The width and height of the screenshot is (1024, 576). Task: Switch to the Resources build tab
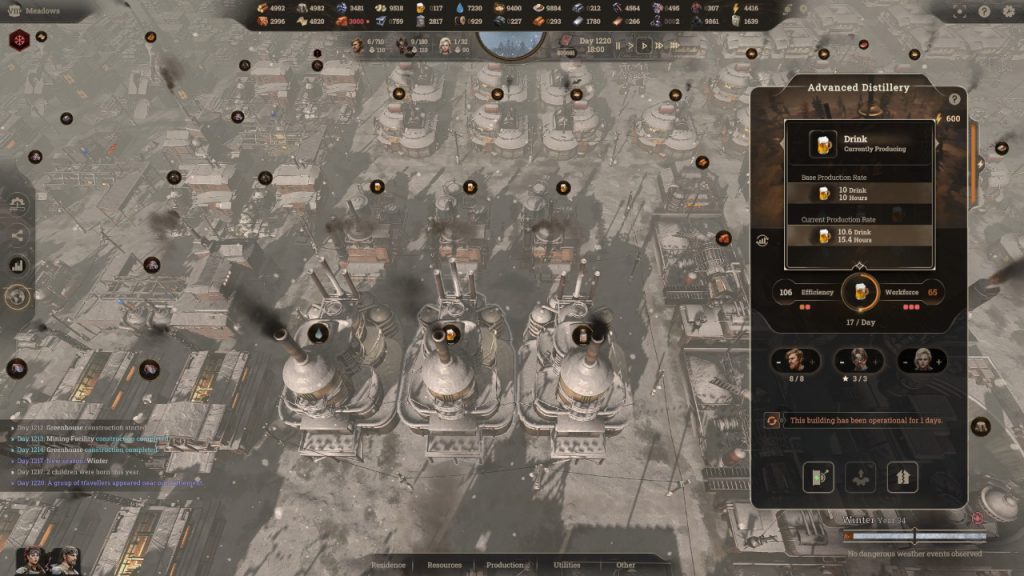coord(445,565)
